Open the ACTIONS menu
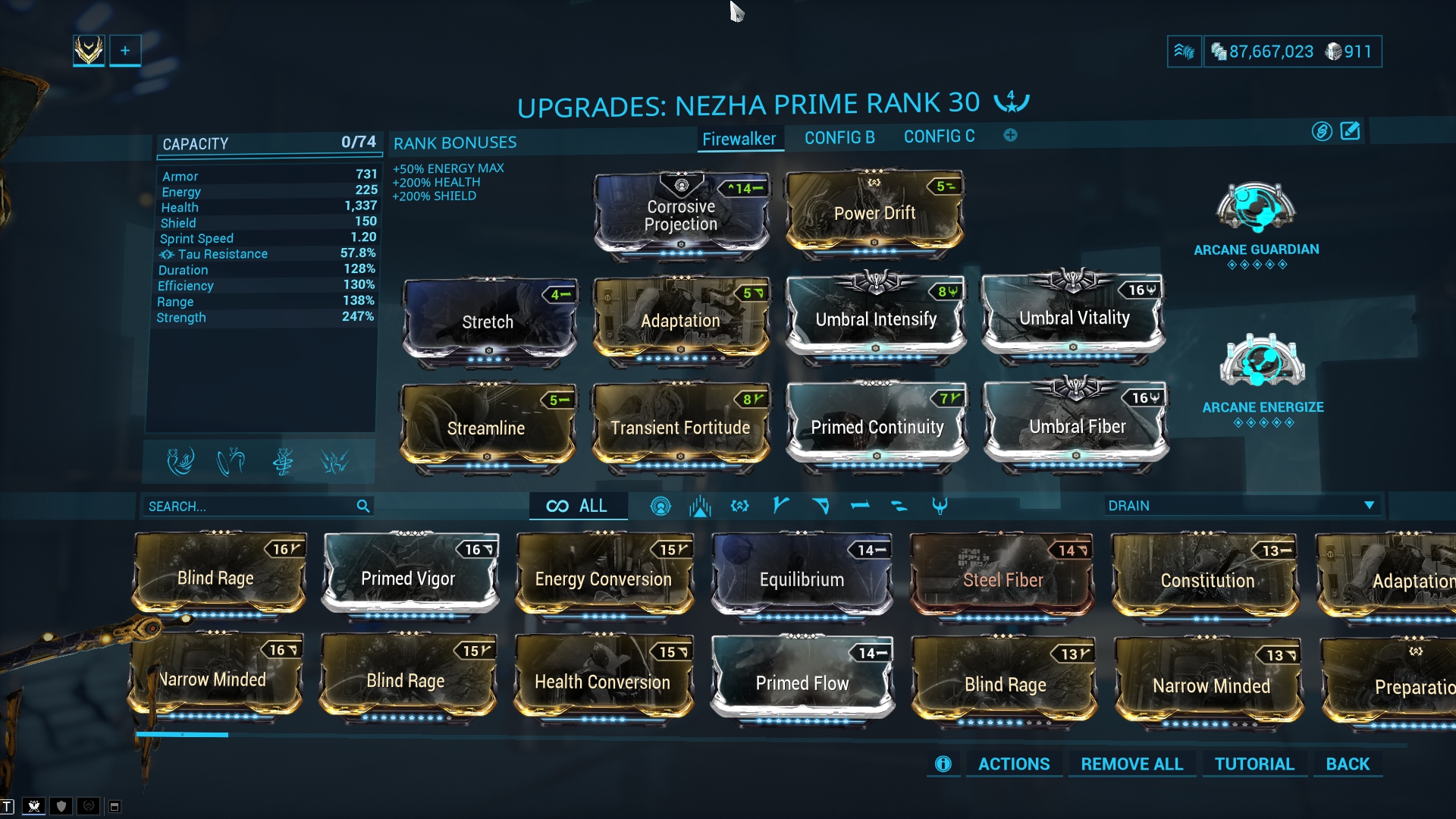 tap(1014, 764)
